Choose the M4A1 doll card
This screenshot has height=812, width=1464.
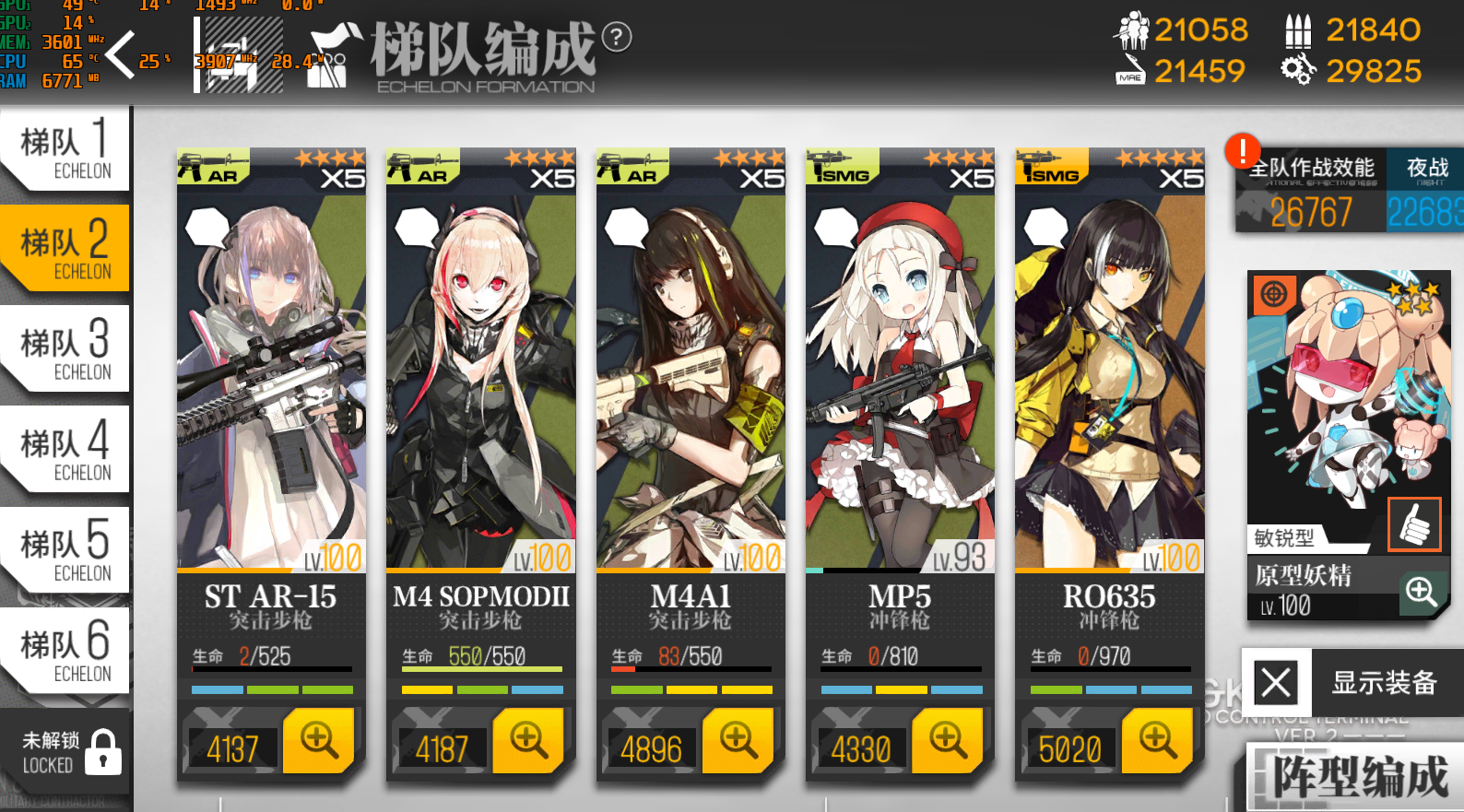point(691,387)
